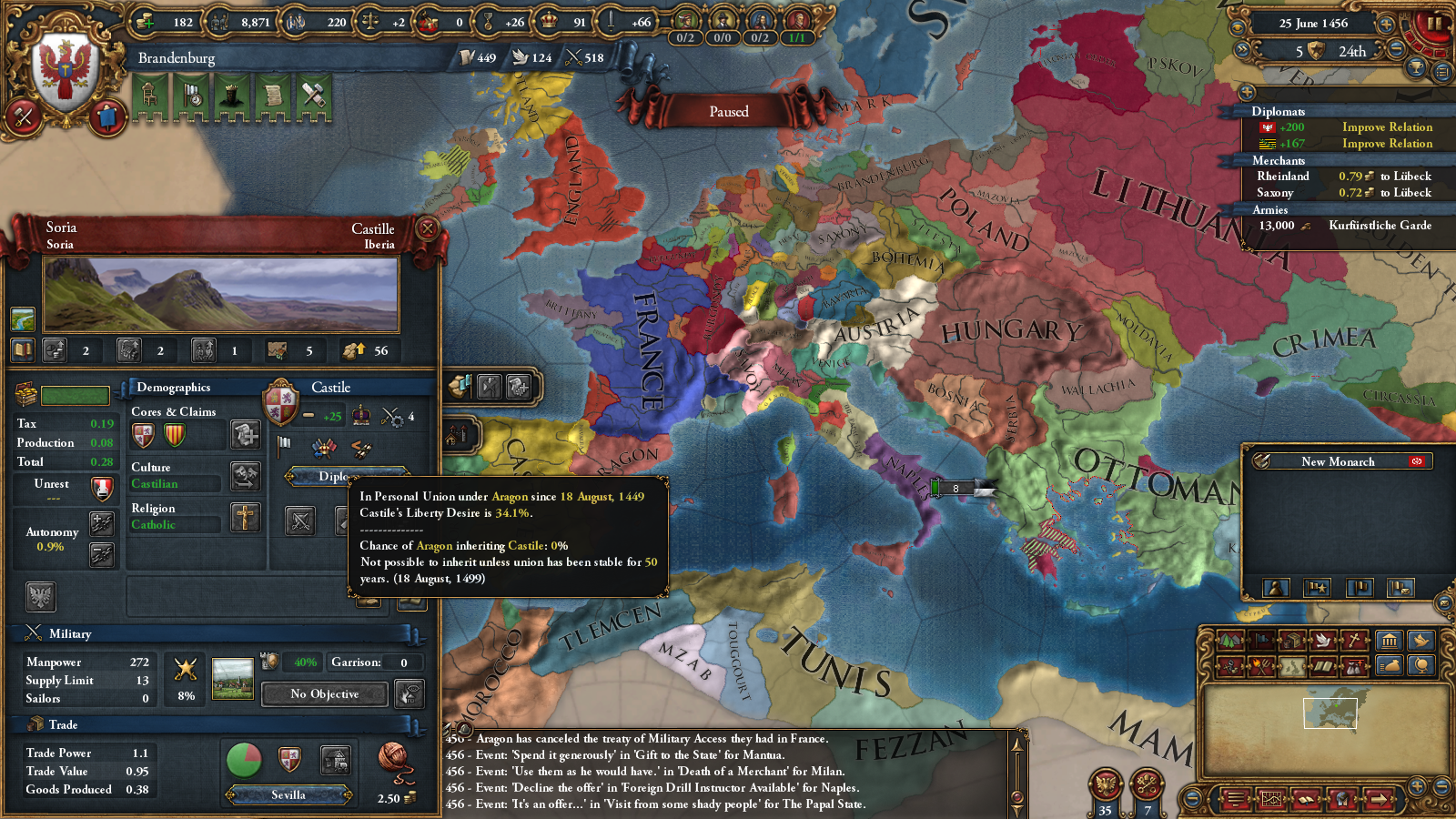Click the crucifix icon to convert Soria's religion

click(245, 518)
